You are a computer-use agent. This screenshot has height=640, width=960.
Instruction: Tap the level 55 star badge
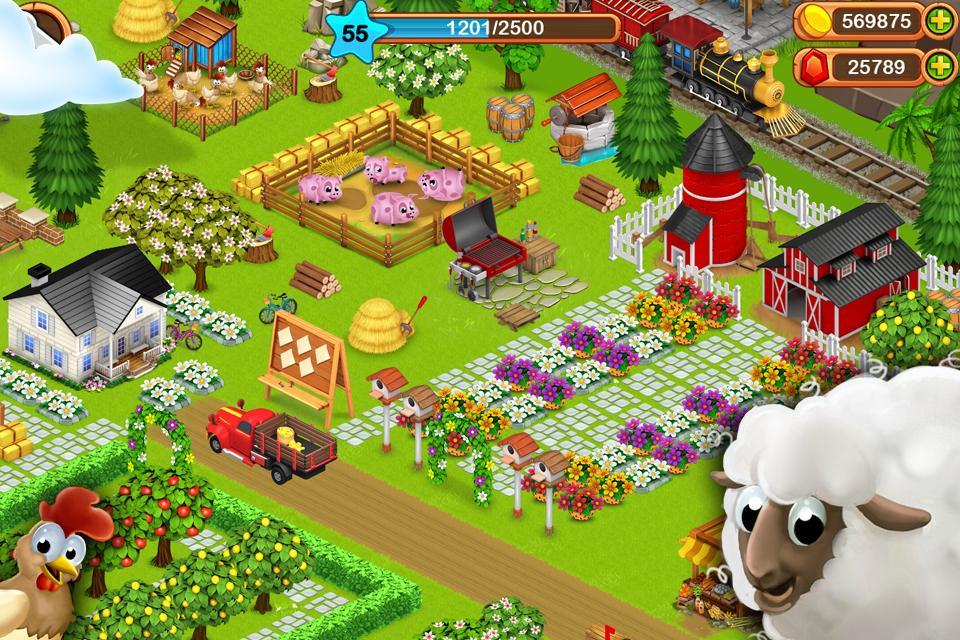pos(354,31)
